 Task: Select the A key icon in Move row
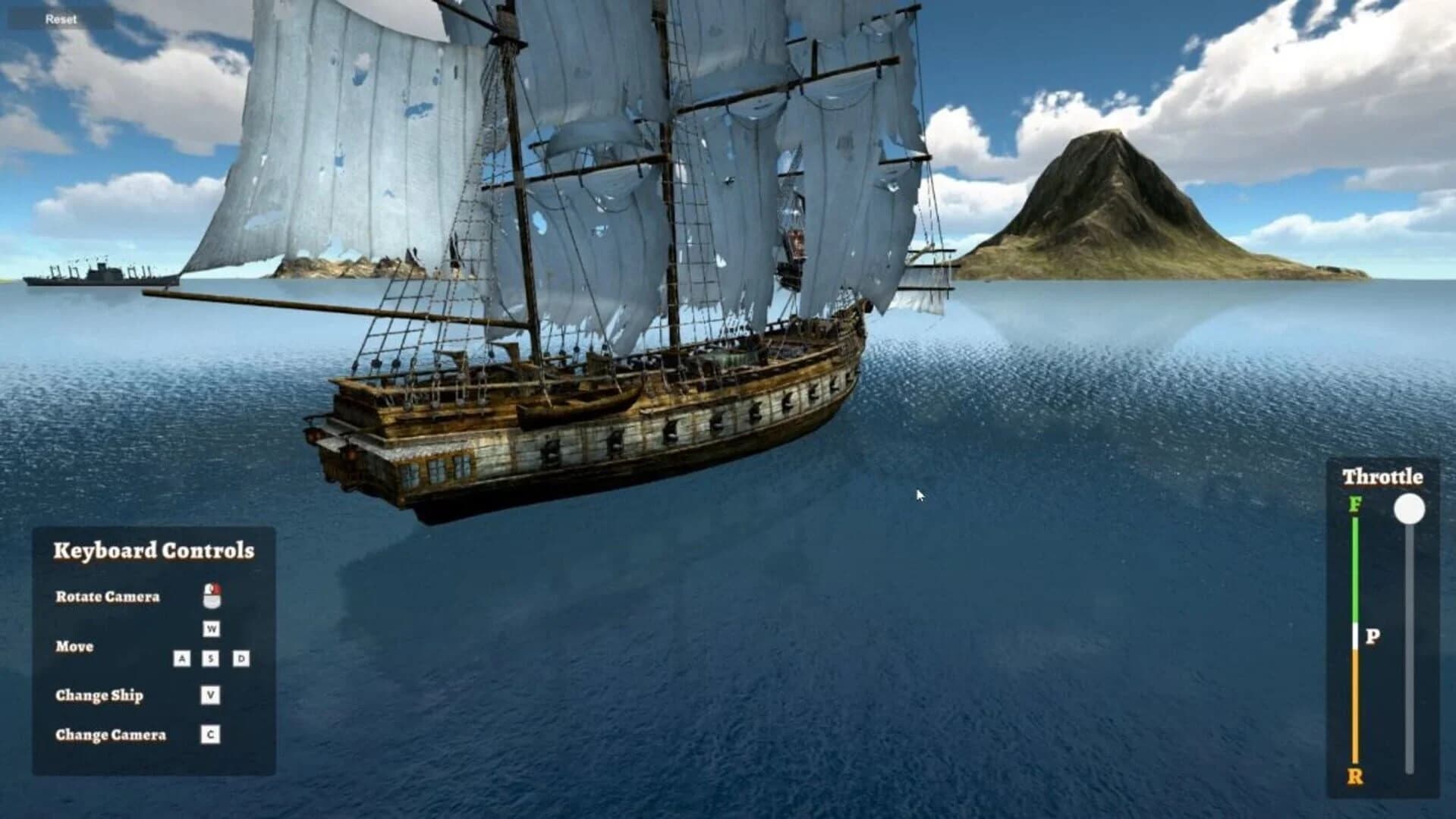click(182, 659)
